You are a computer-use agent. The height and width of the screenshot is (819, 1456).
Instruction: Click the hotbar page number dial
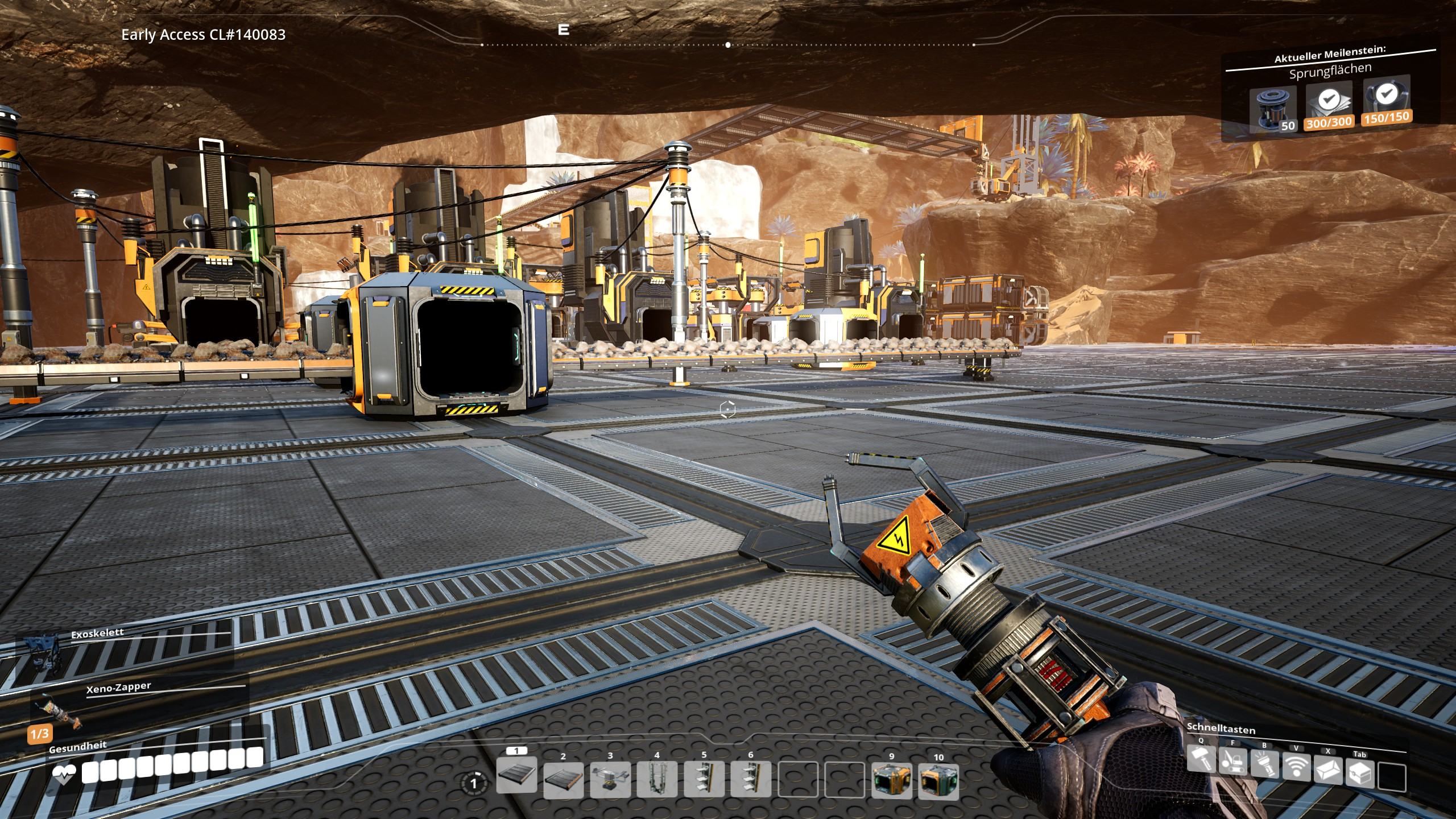click(x=474, y=784)
